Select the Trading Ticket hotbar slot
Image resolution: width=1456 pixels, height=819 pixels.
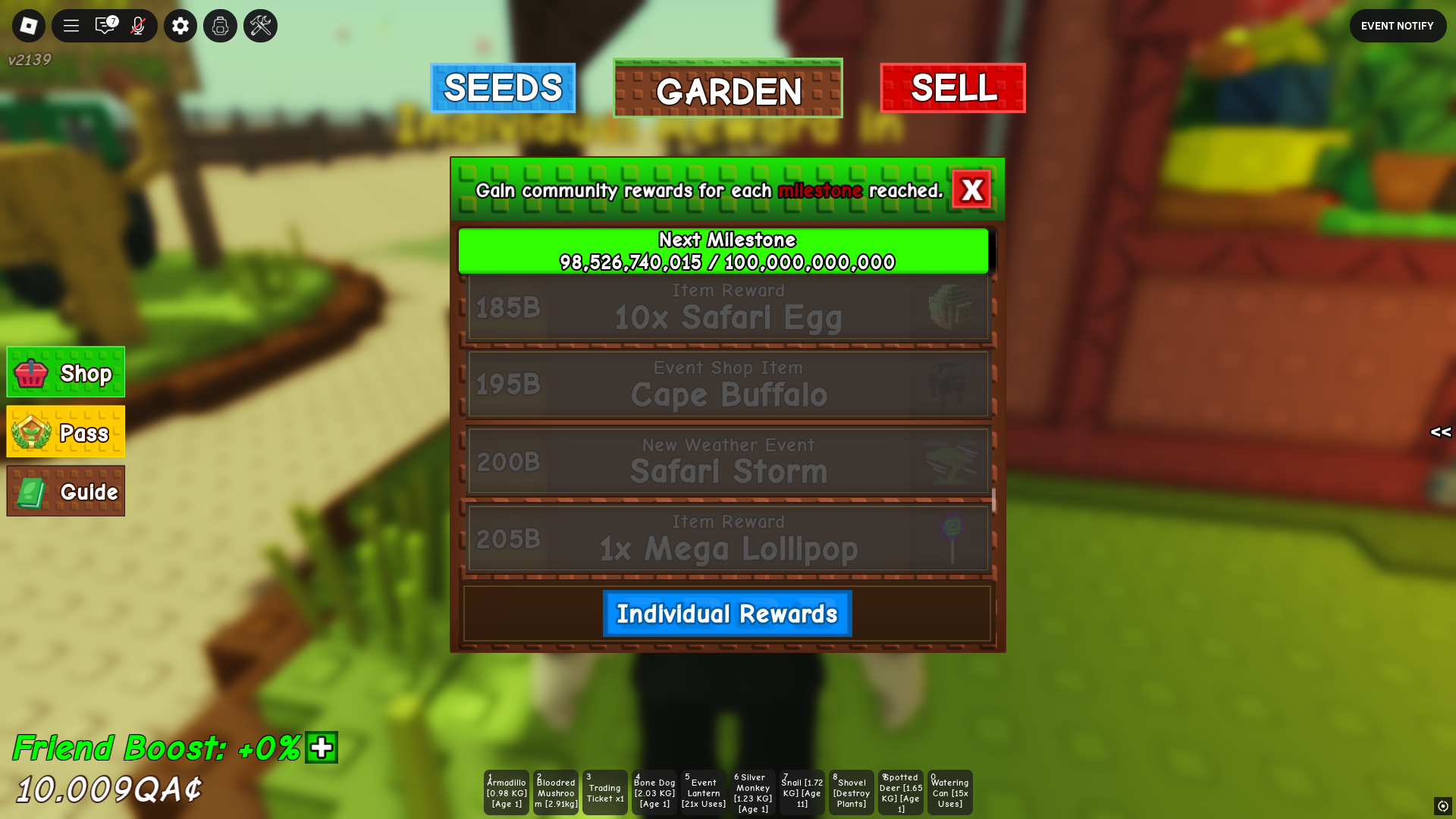click(x=604, y=792)
